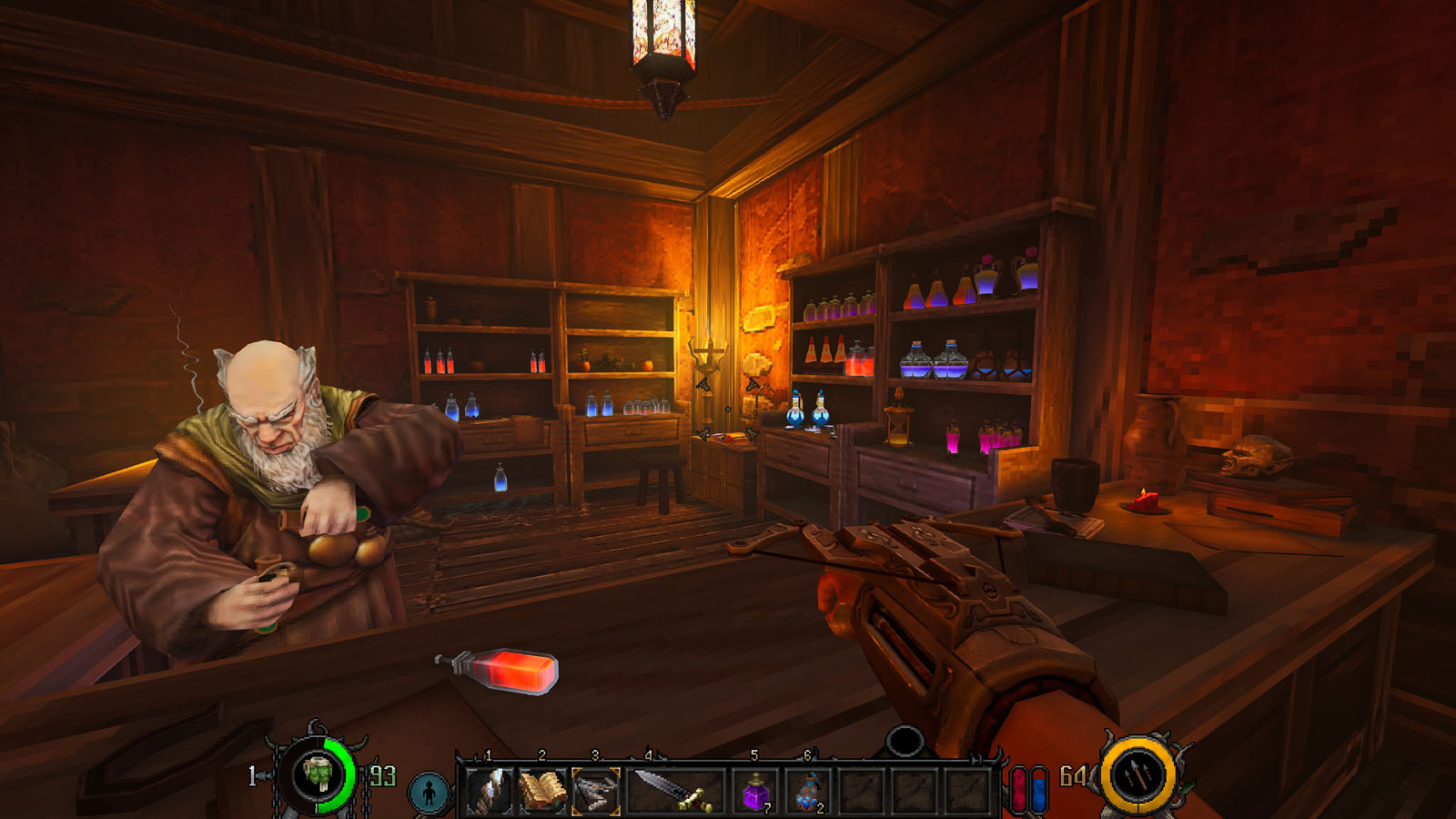The image size is (1456, 819).
Task: Use the purple potion in slot 5
Action: tap(755, 791)
